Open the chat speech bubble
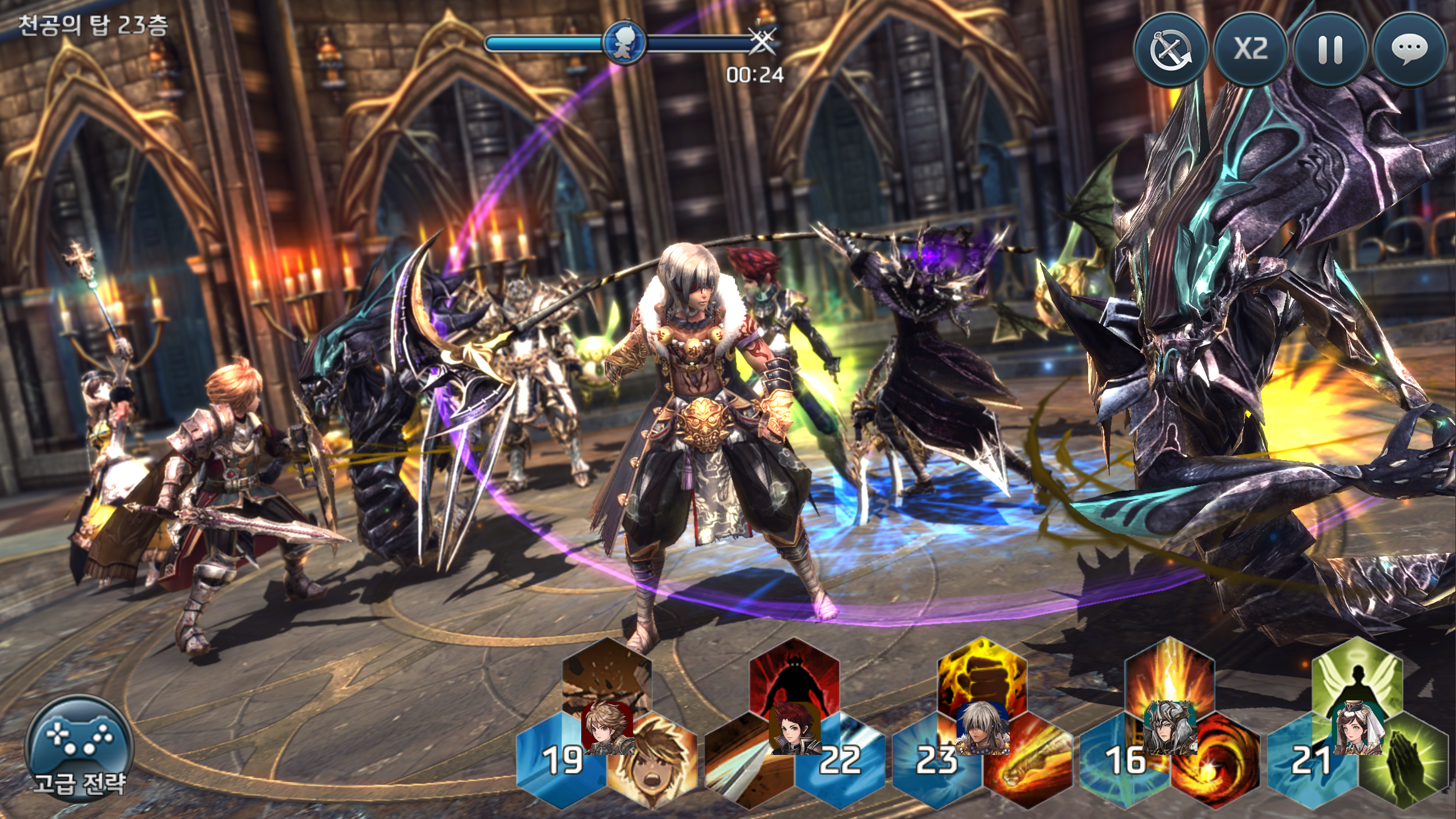Viewport: 1456px width, 819px height. click(x=1410, y=49)
